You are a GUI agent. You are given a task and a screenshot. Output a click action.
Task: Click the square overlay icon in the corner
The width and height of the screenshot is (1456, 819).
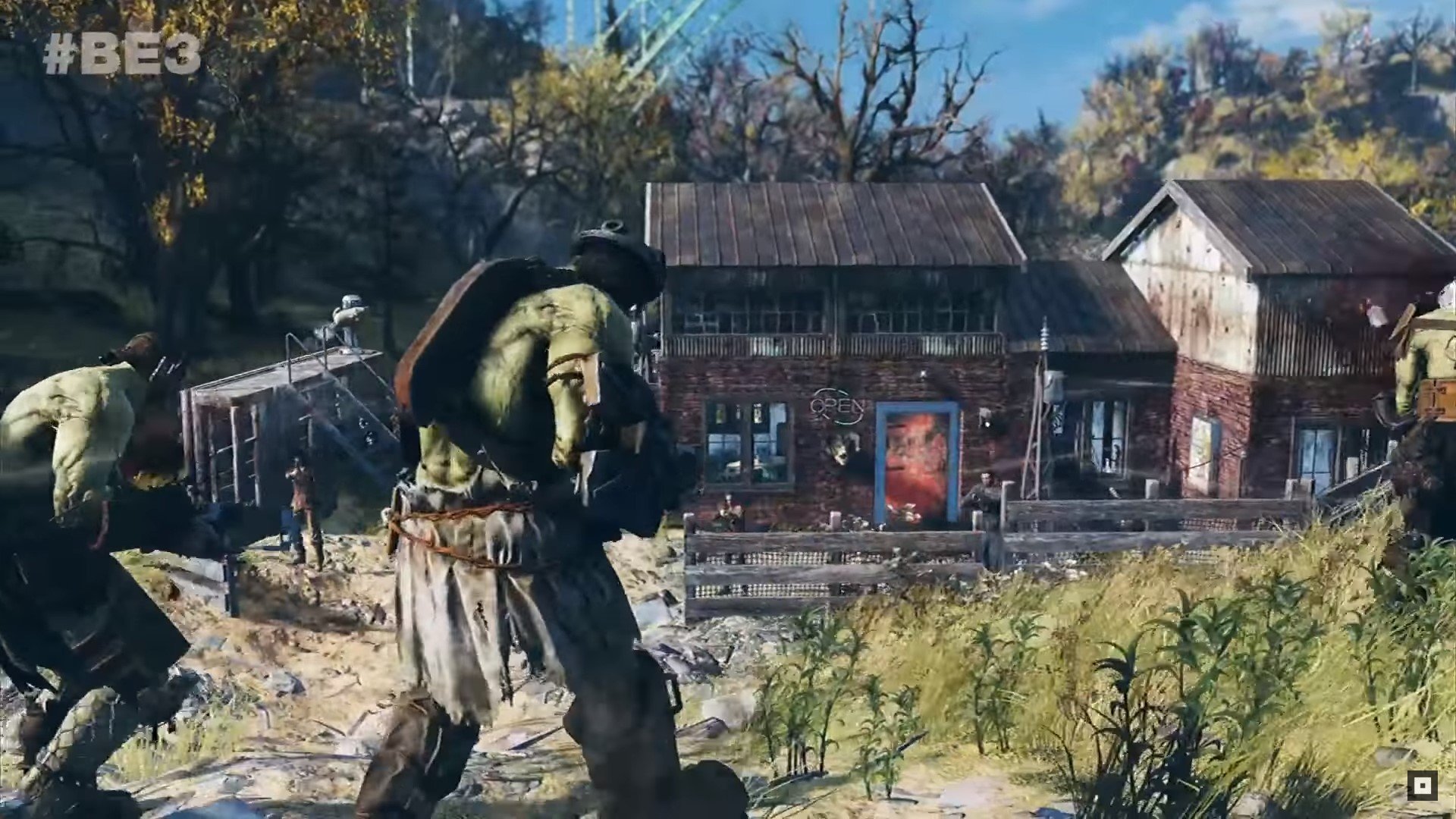coord(1422,786)
